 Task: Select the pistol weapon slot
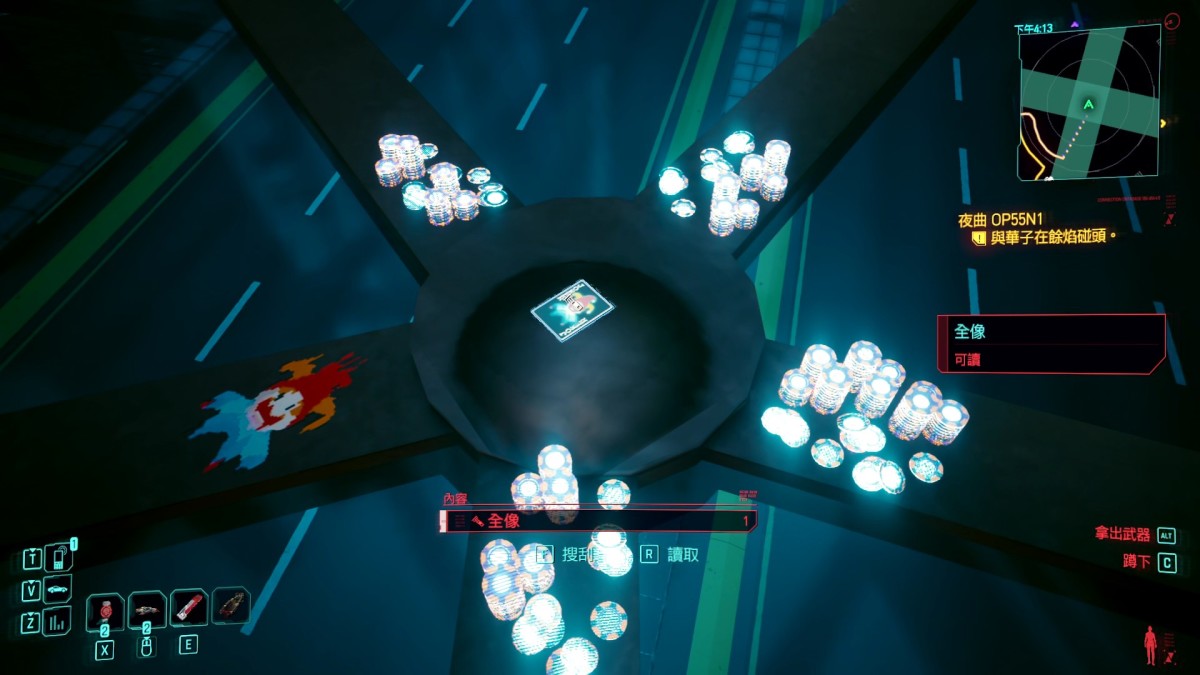(x=147, y=609)
